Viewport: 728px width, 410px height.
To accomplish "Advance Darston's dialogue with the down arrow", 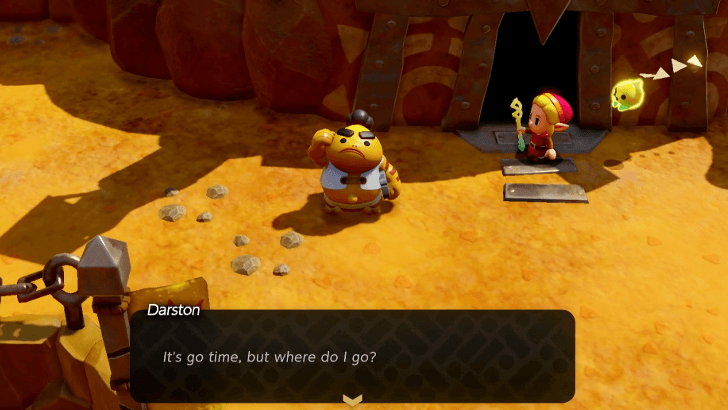I will point(352,400).
